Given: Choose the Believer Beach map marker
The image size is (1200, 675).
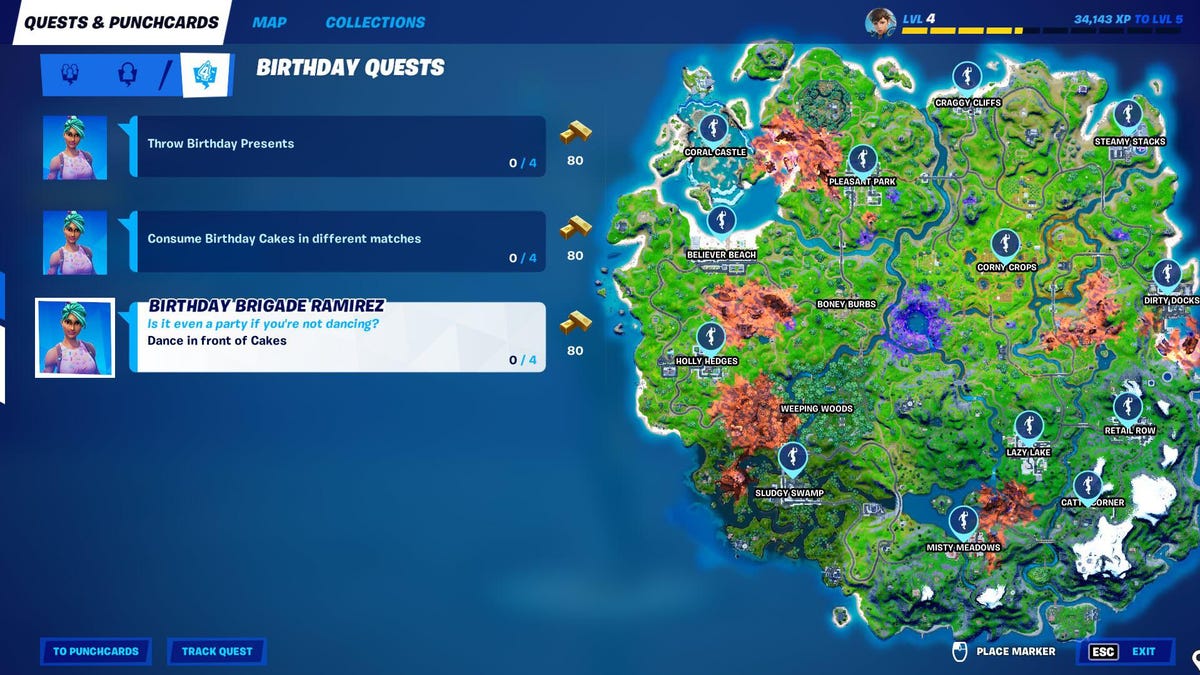Looking at the screenshot, I should point(721,222).
